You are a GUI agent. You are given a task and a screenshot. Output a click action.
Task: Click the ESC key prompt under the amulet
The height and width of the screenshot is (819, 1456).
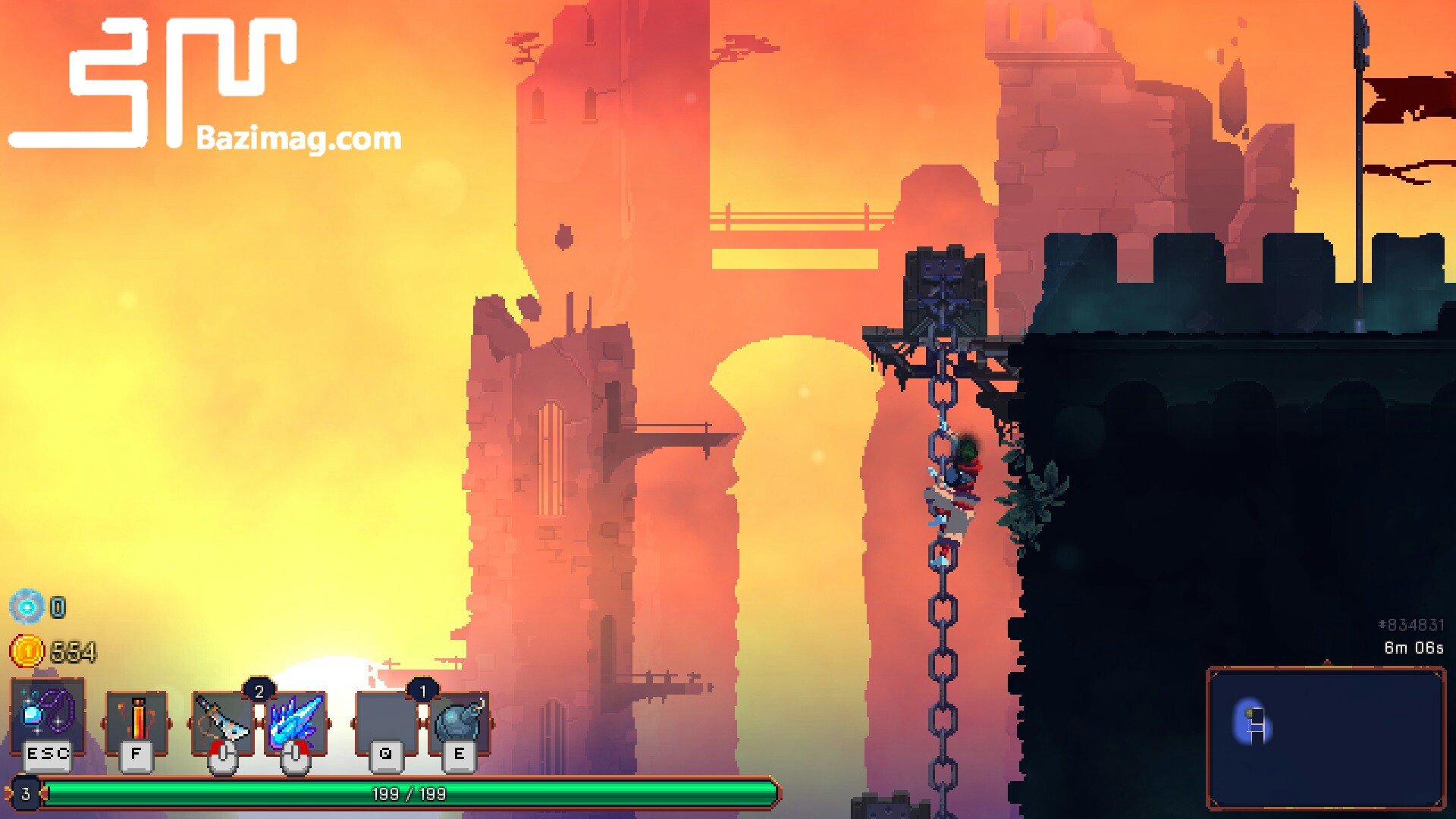pos(47,754)
